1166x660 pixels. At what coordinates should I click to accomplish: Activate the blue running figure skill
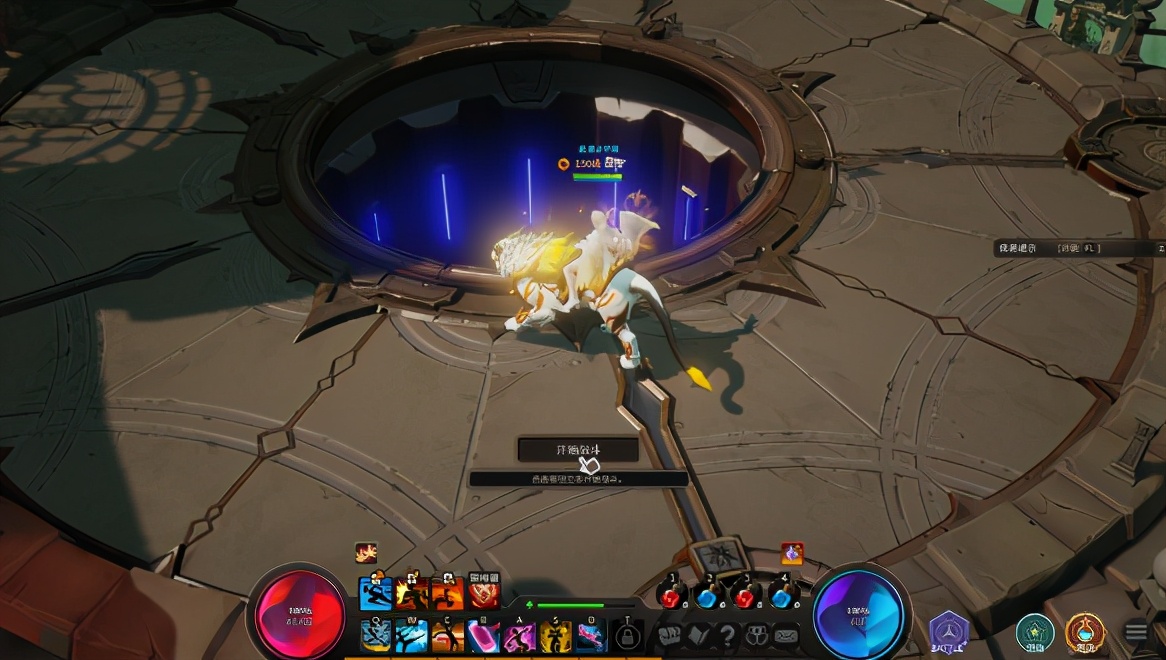[x=376, y=594]
